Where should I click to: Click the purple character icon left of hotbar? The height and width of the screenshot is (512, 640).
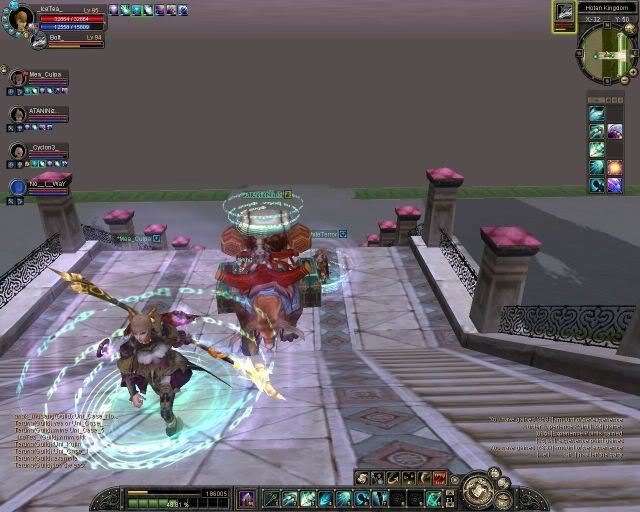point(246,498)
